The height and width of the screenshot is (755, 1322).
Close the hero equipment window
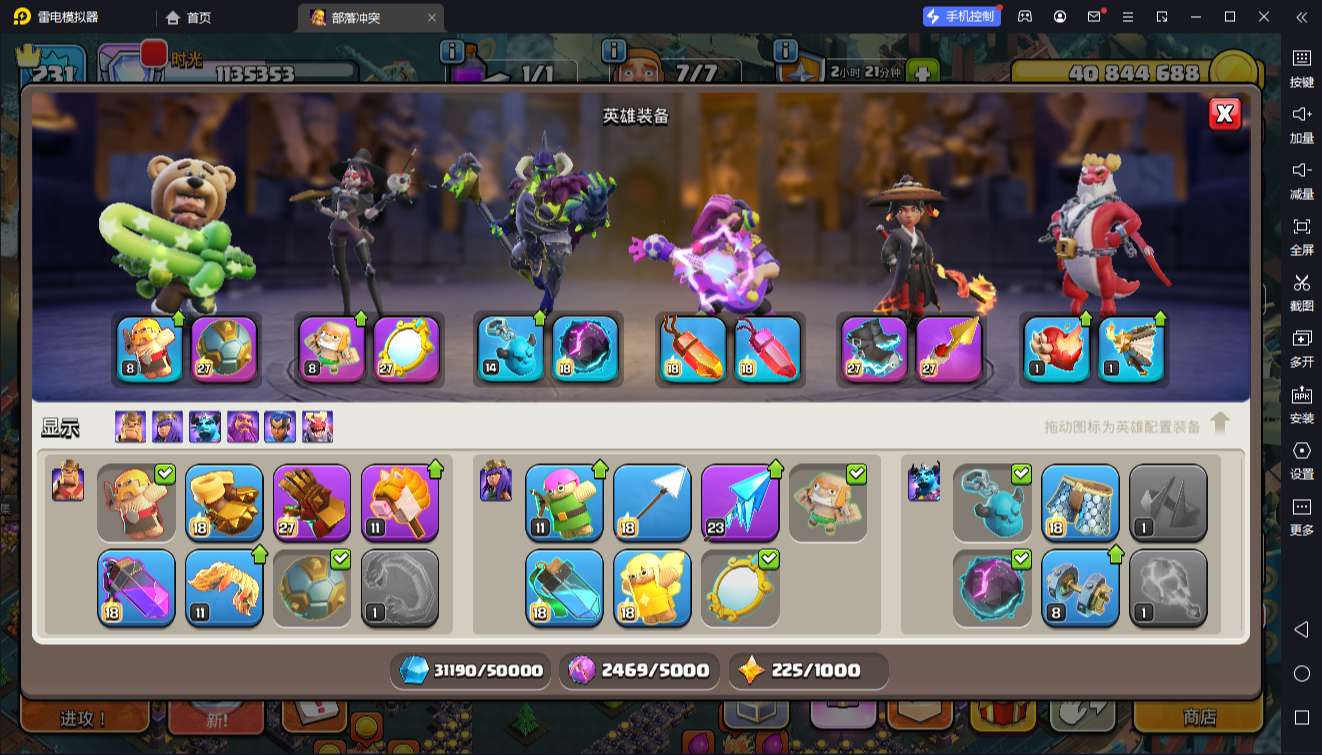(x=1225, y=114)
